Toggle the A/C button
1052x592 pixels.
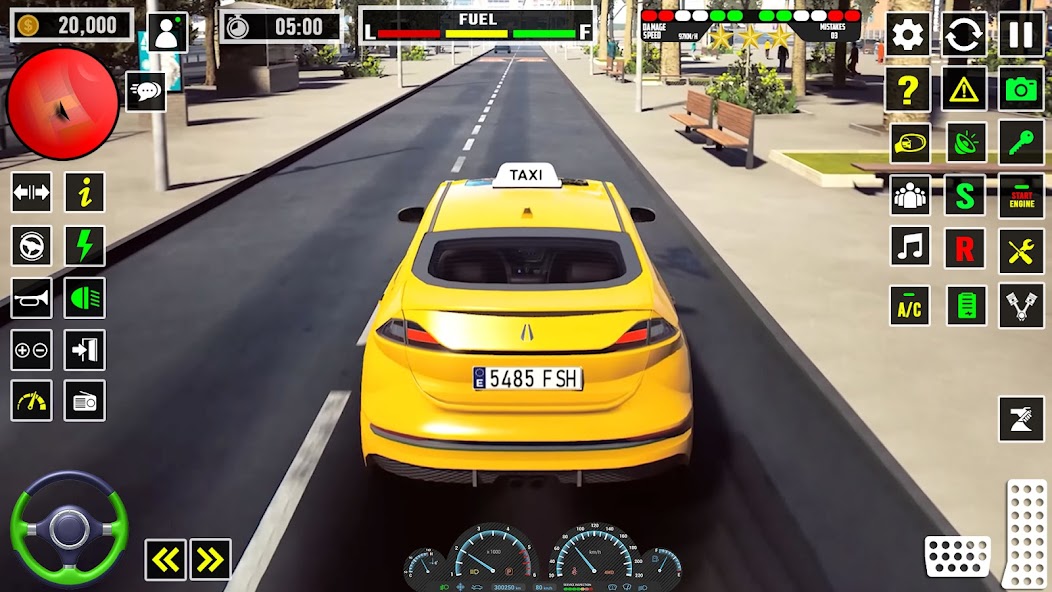[x=909, y=305]
